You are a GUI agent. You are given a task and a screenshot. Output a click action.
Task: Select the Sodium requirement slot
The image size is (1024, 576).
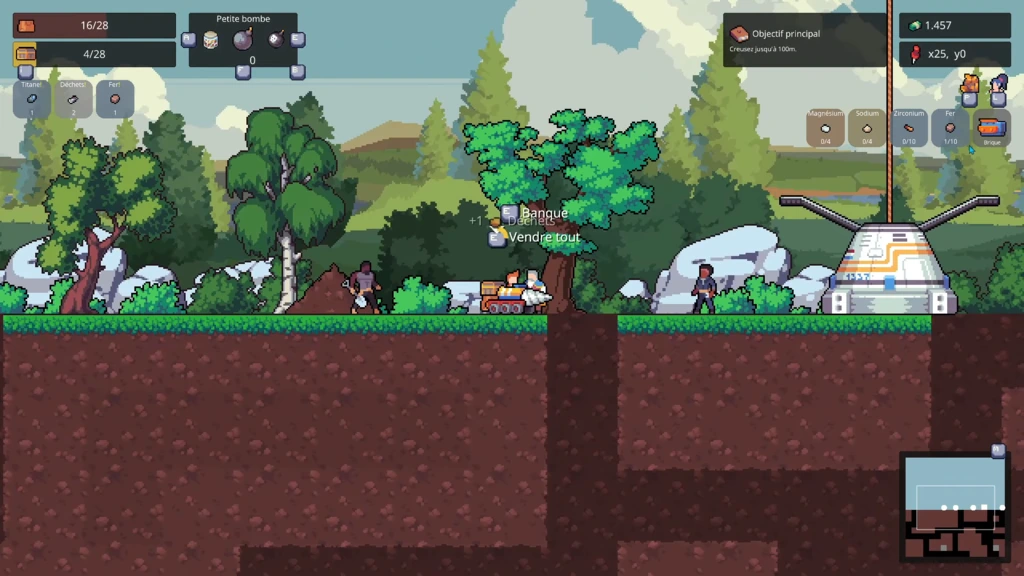(867, 128)
